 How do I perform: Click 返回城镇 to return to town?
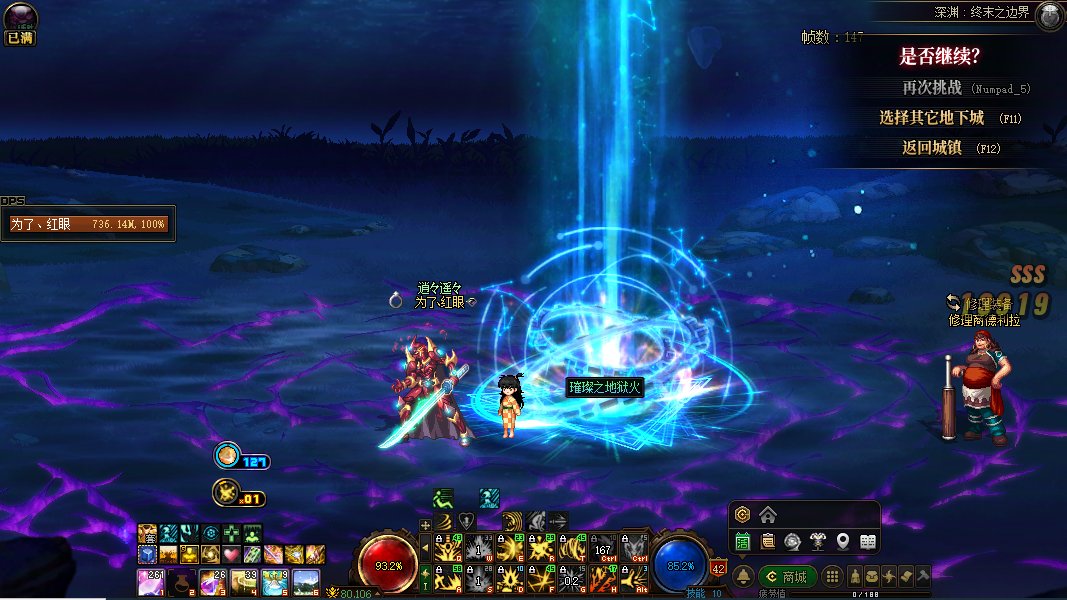tap(931, 147)
